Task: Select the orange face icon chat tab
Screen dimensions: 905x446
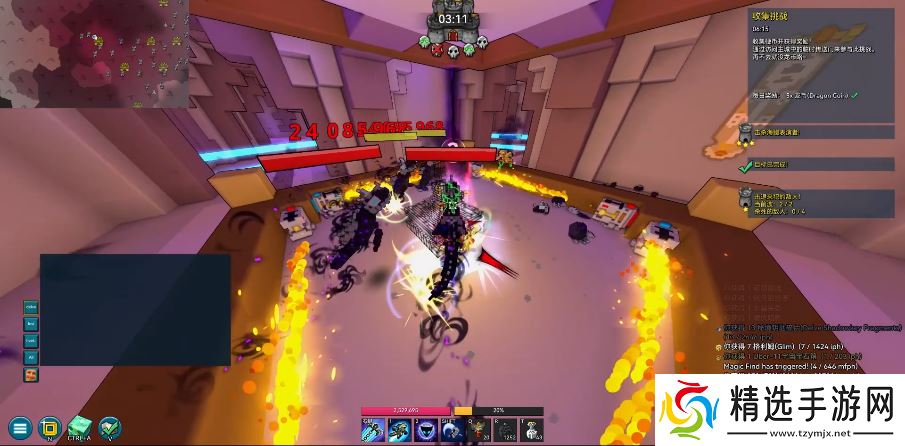Action: [x=31, y=374]
